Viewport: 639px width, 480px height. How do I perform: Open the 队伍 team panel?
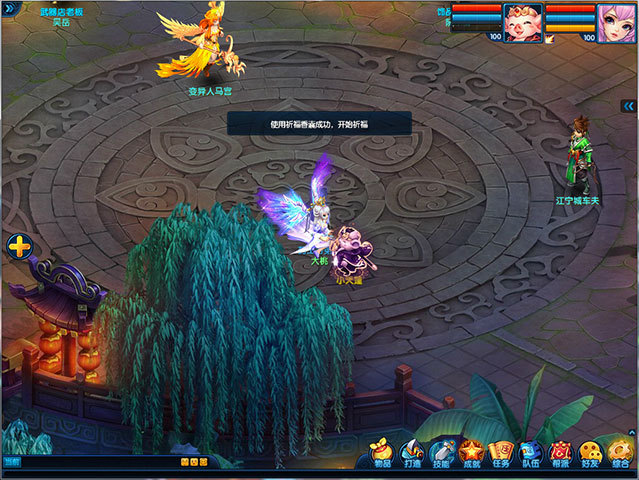[x=532, y=454]
